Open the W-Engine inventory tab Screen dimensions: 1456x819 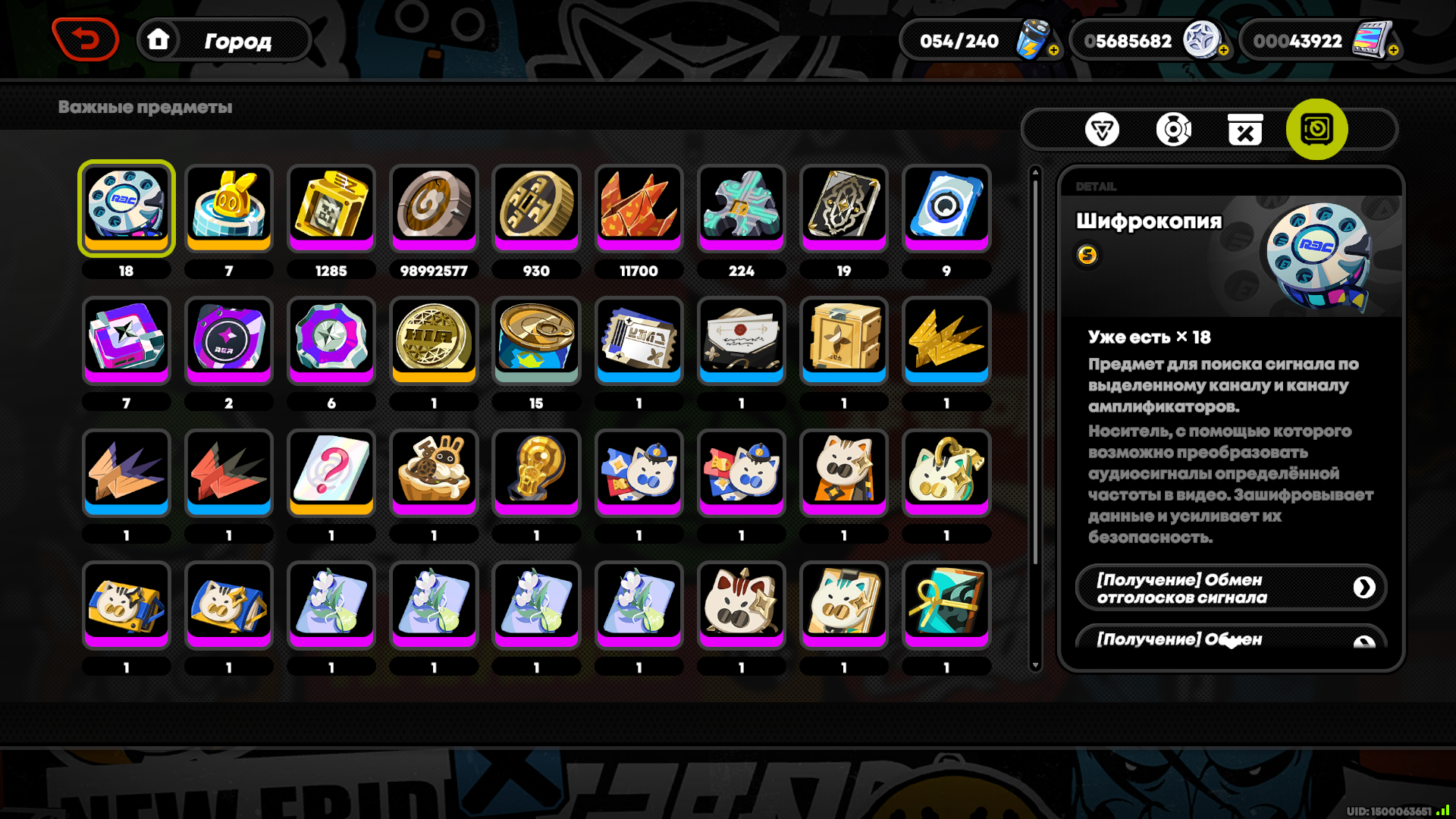coord(1101,130)
